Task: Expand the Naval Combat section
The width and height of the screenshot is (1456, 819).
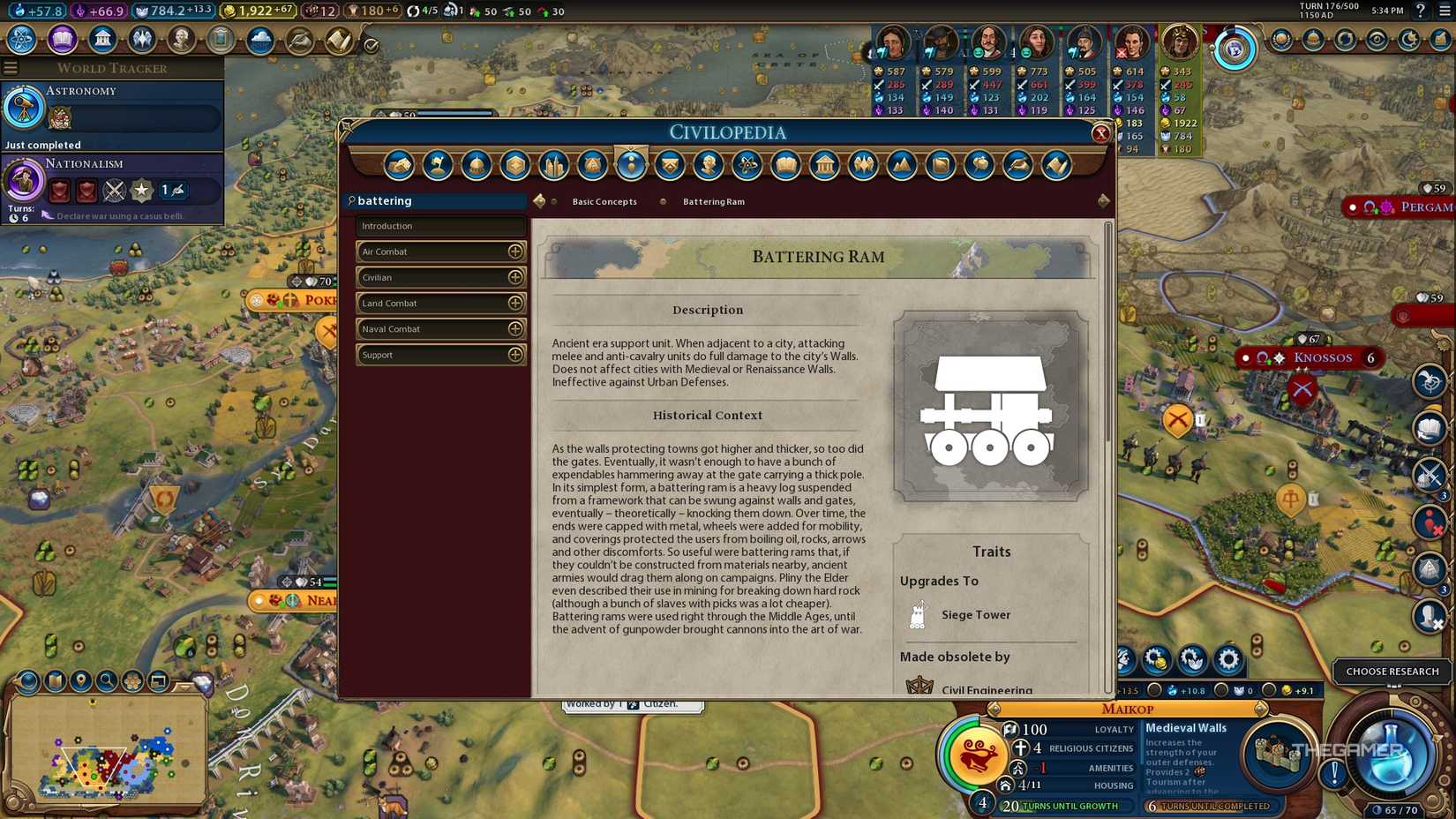Action: 516,328
